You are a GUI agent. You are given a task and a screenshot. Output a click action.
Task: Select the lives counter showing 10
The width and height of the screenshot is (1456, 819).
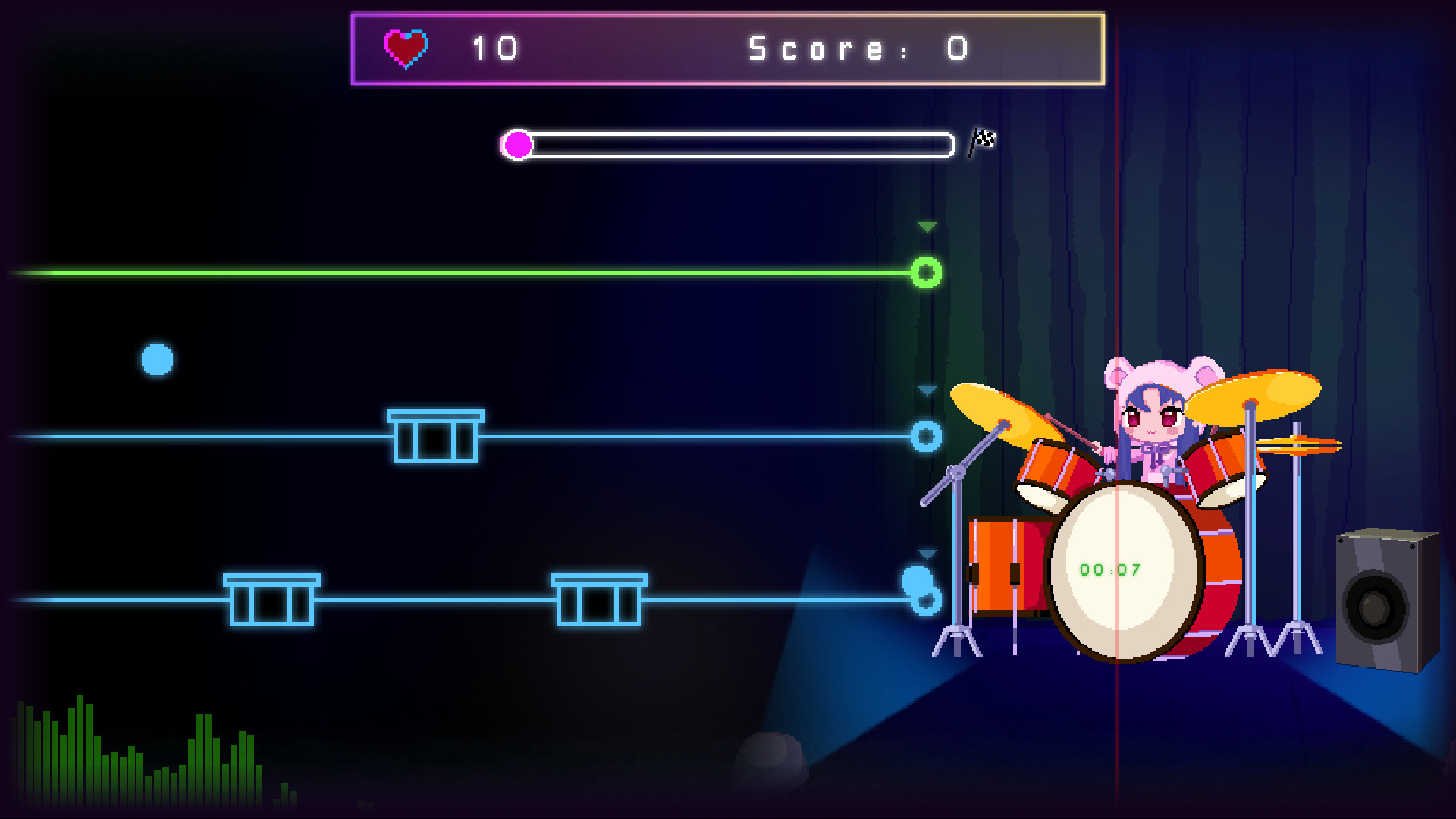494,47
